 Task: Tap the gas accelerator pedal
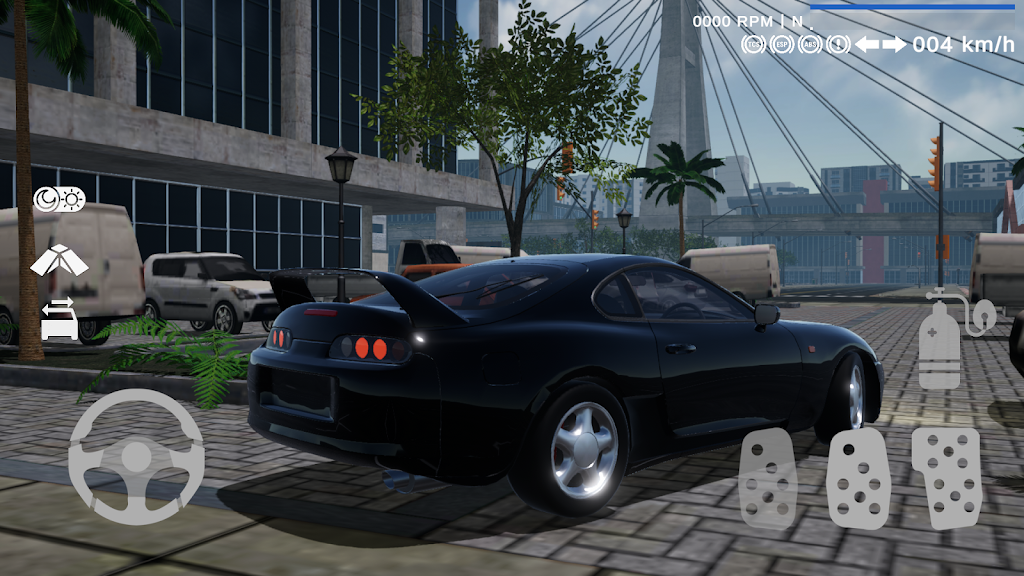click(x=946, y=476)
